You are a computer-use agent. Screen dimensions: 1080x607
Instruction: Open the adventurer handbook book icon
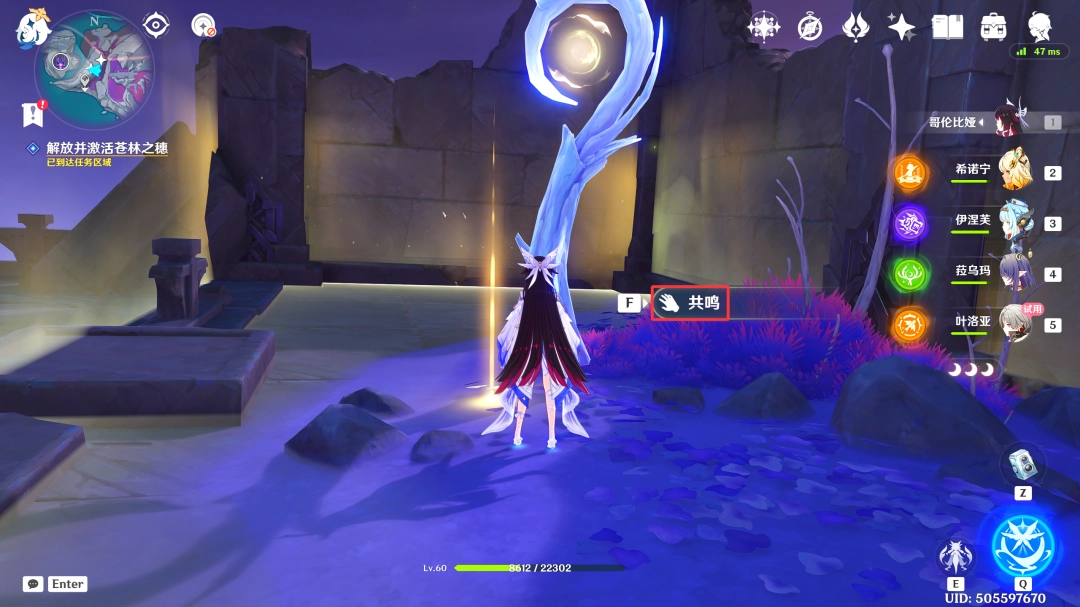947,27
